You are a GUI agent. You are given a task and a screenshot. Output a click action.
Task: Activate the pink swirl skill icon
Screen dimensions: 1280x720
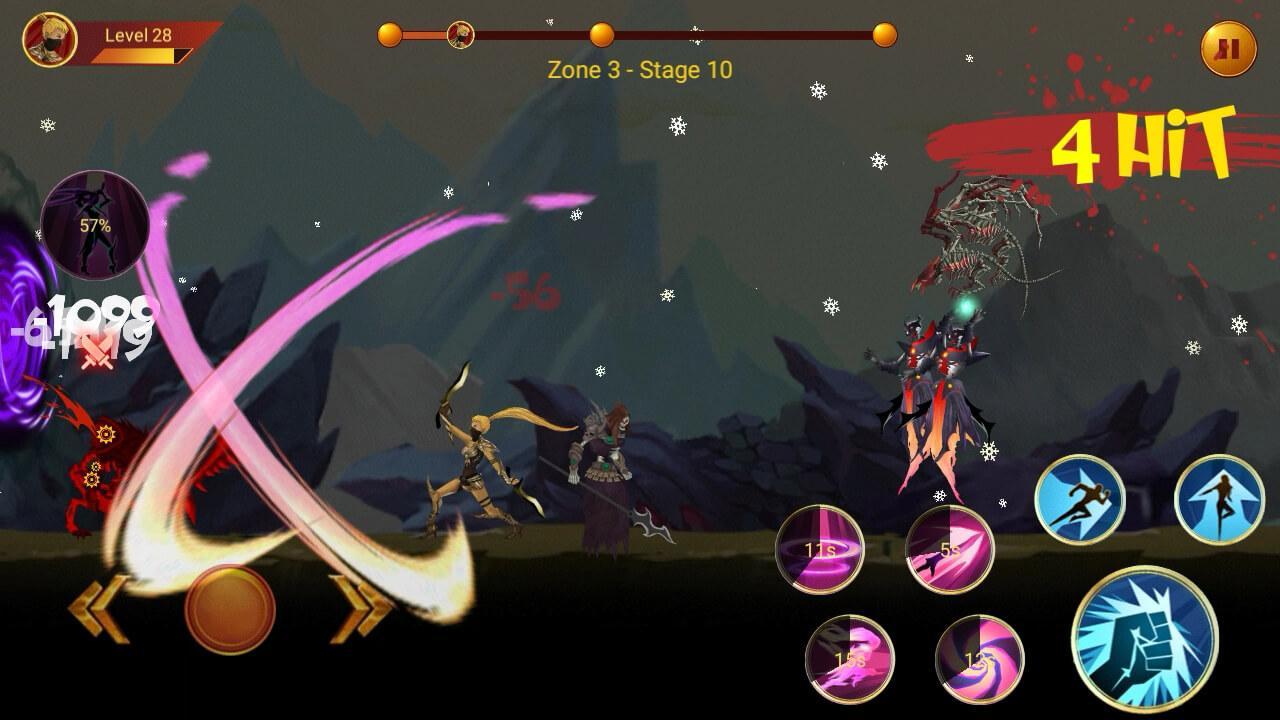tap(979, 659)
